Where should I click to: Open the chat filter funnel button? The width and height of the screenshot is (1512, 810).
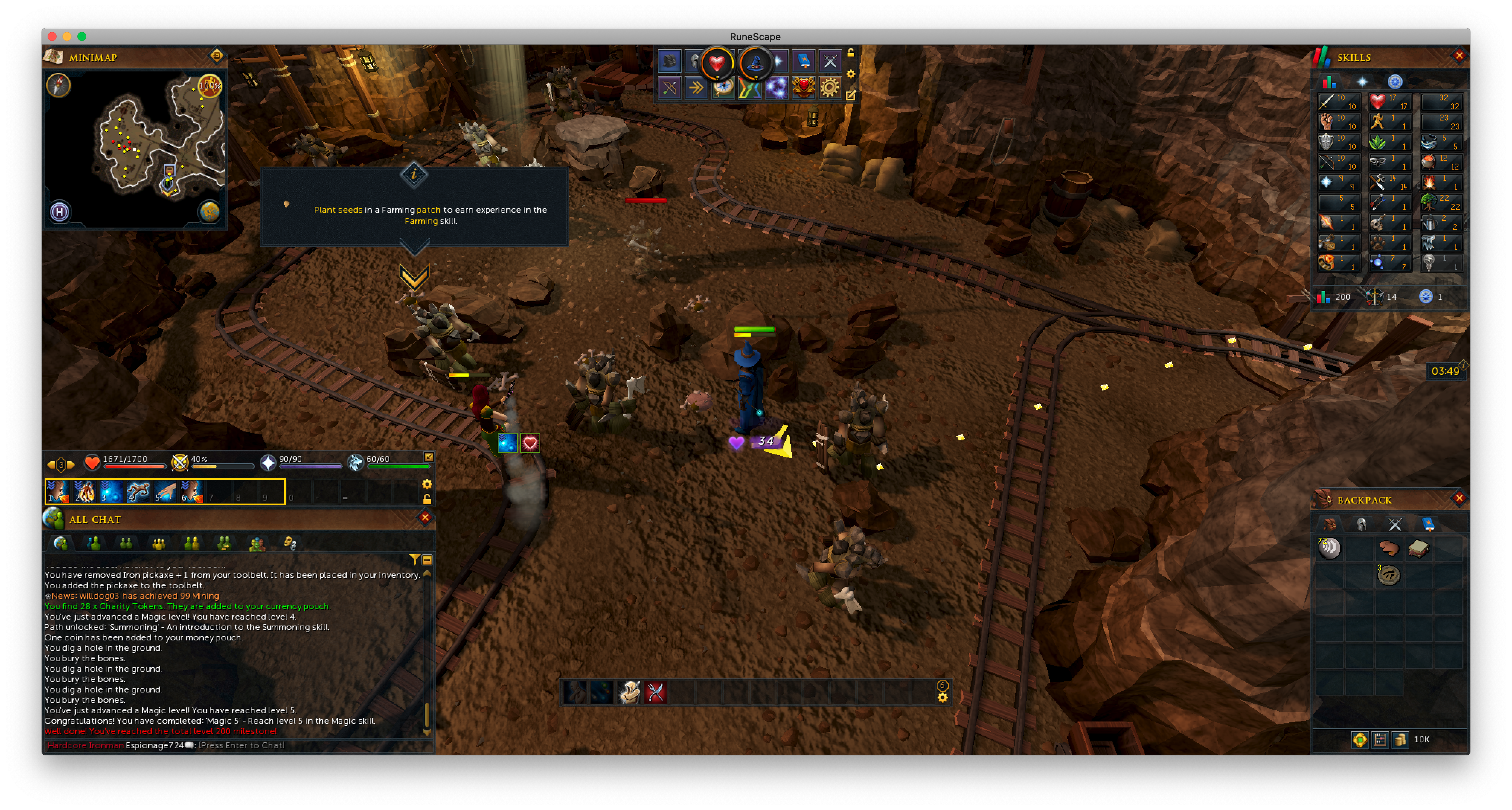tap(414, 560)
